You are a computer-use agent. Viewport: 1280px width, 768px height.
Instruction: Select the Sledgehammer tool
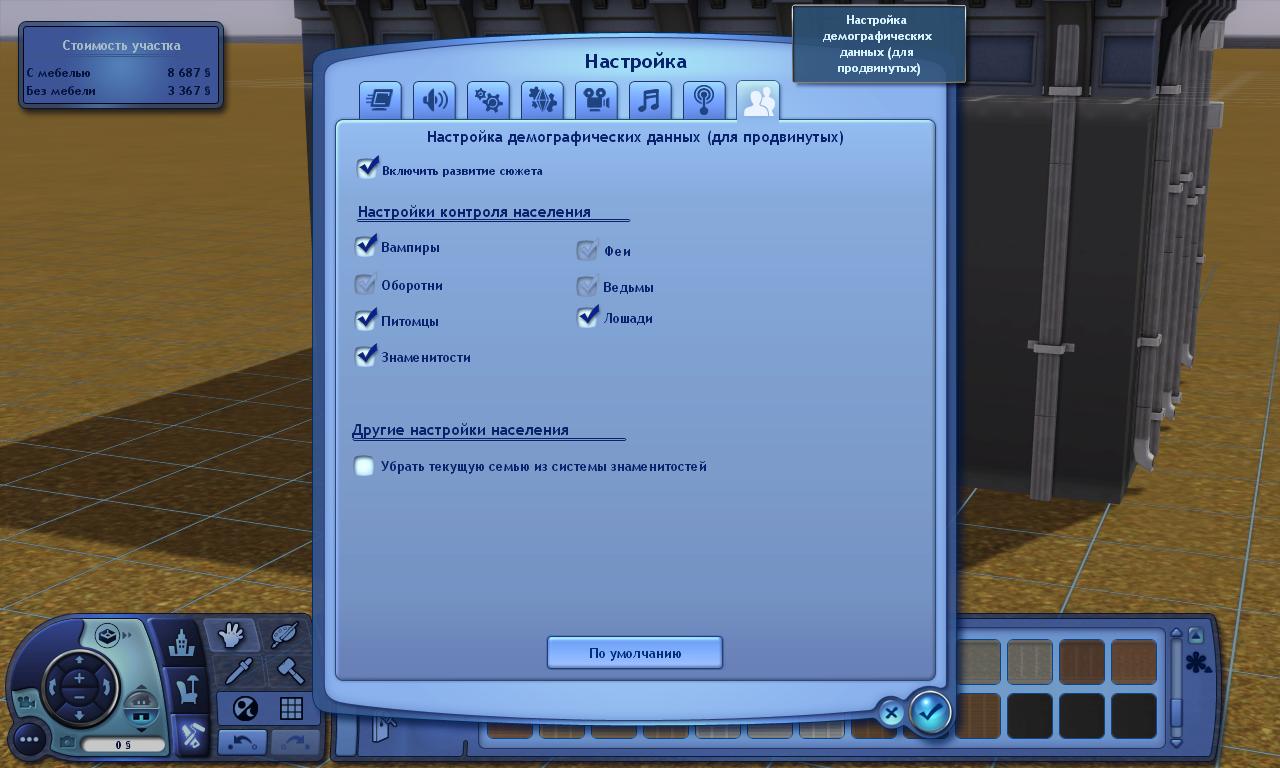click(x=292, y=672)
